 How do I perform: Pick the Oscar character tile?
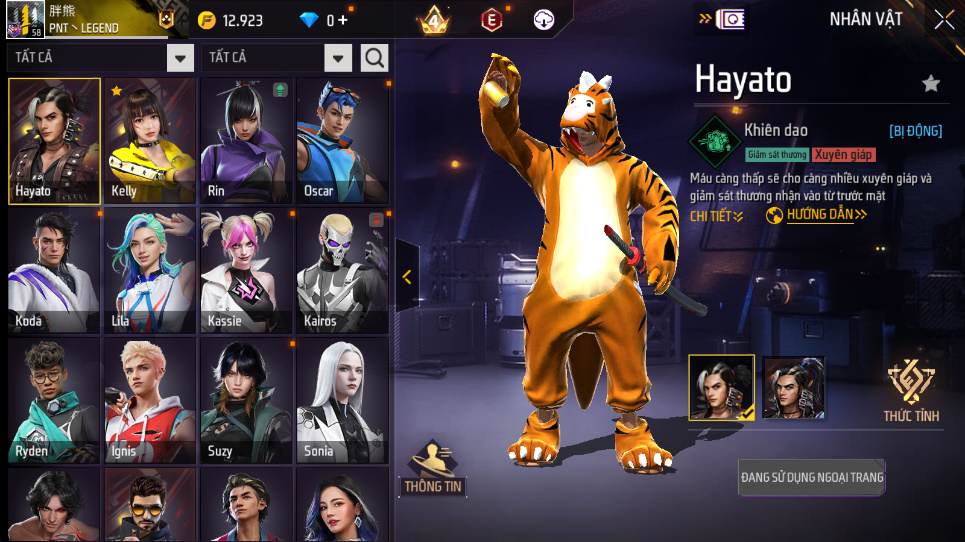pos(342,140)
